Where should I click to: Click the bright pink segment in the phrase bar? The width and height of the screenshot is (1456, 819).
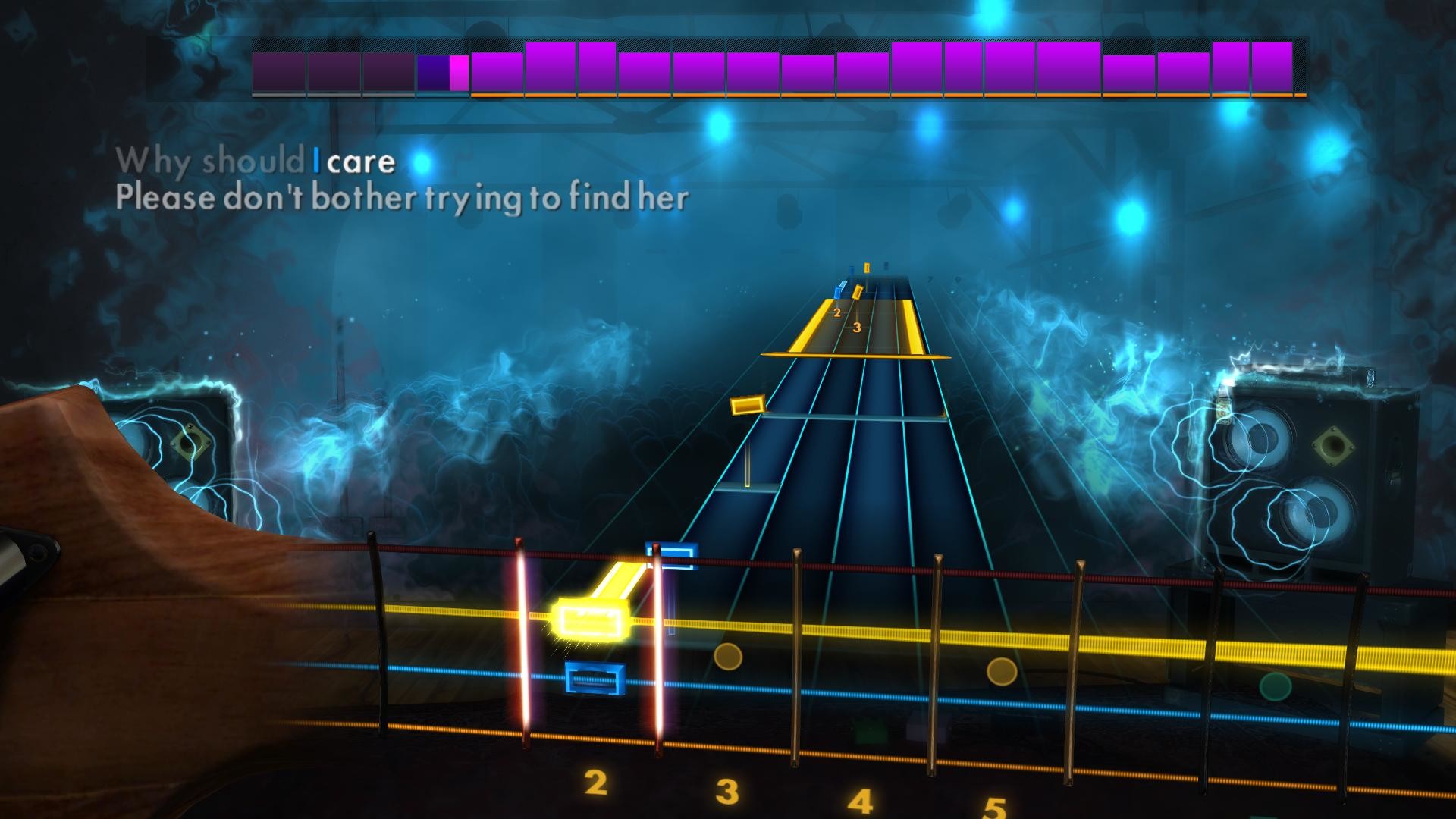[459, 72]
